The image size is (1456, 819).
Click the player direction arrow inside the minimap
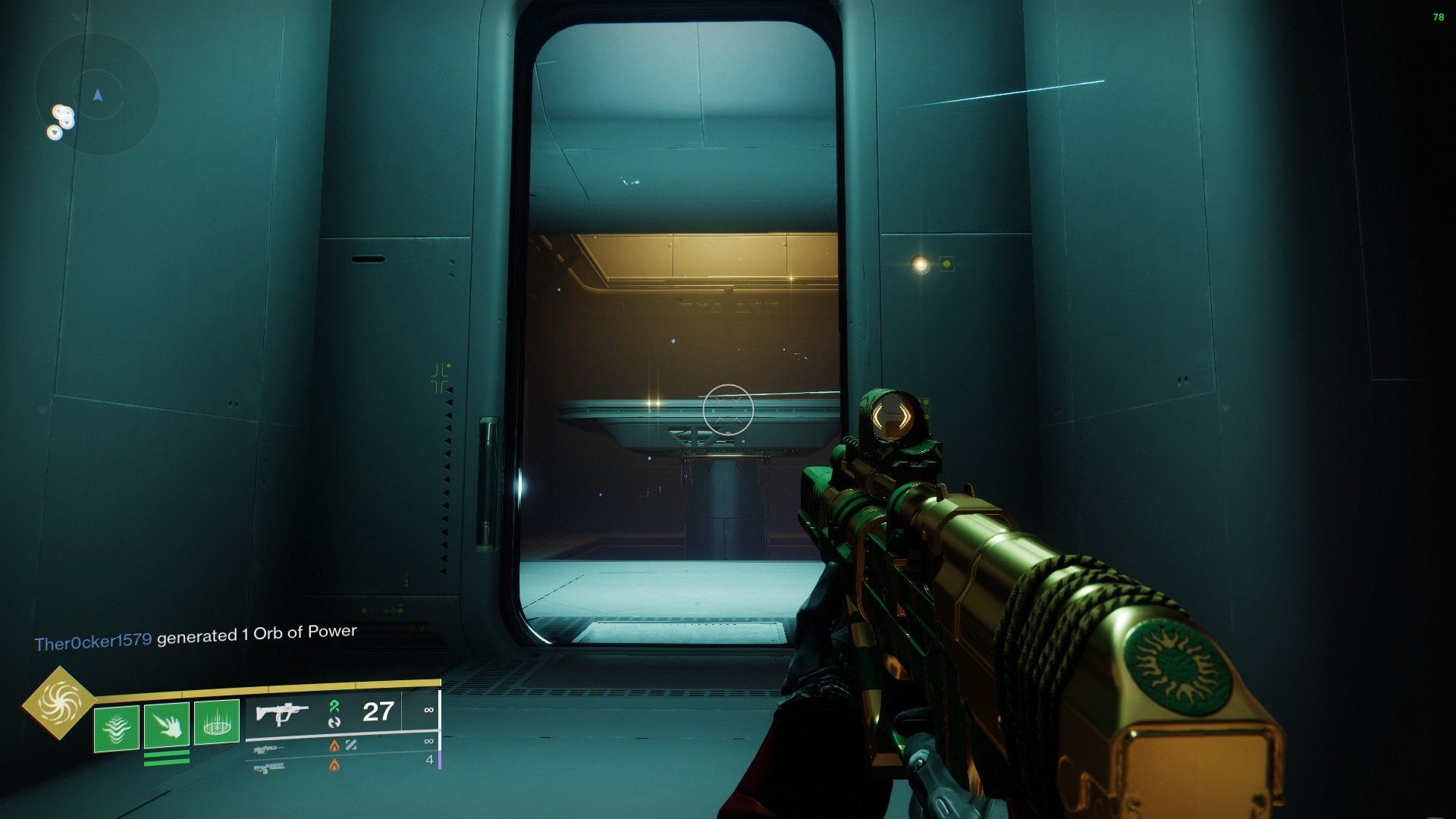coord(97,96)
